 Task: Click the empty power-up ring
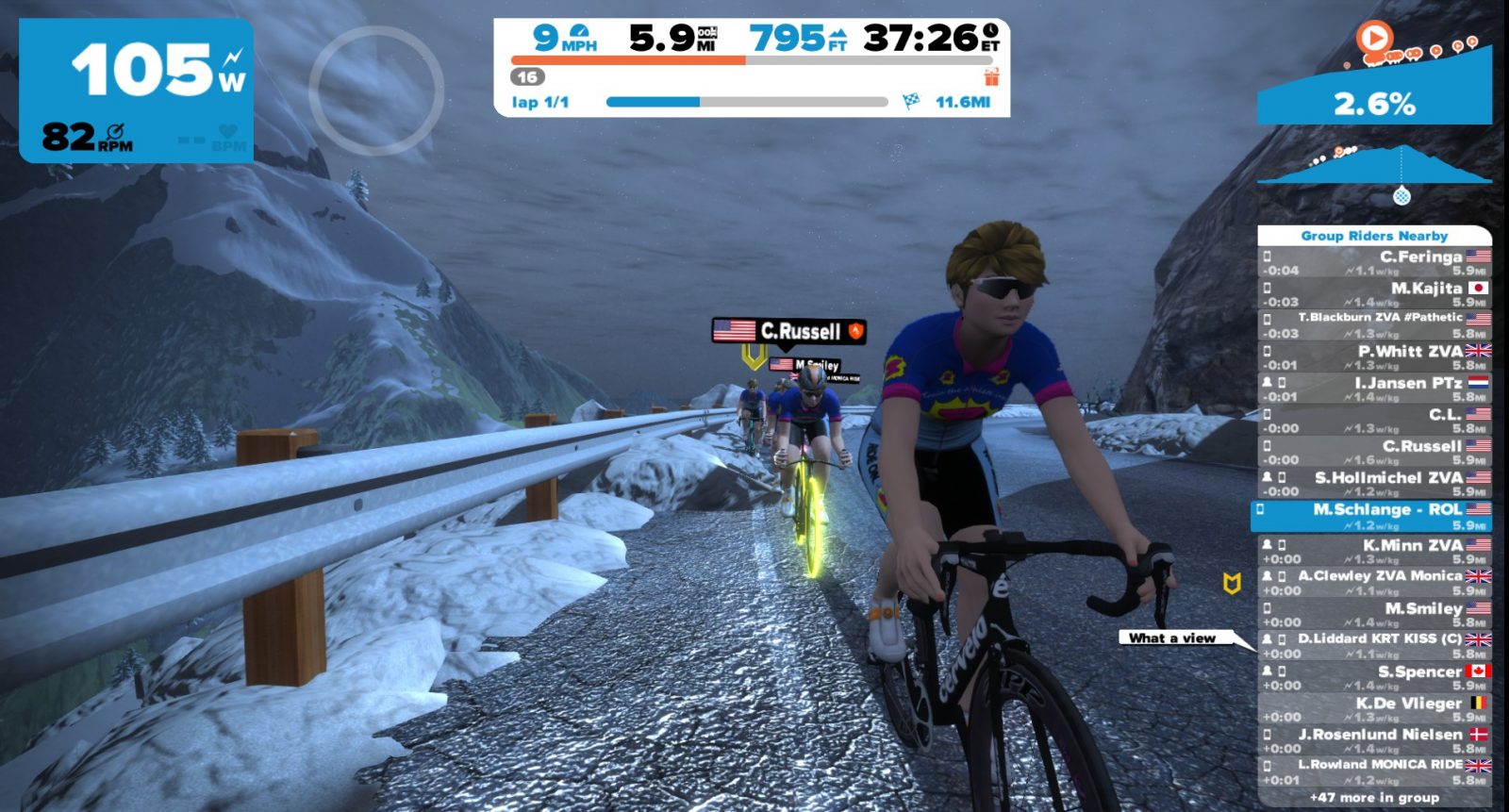coord(376,91)
